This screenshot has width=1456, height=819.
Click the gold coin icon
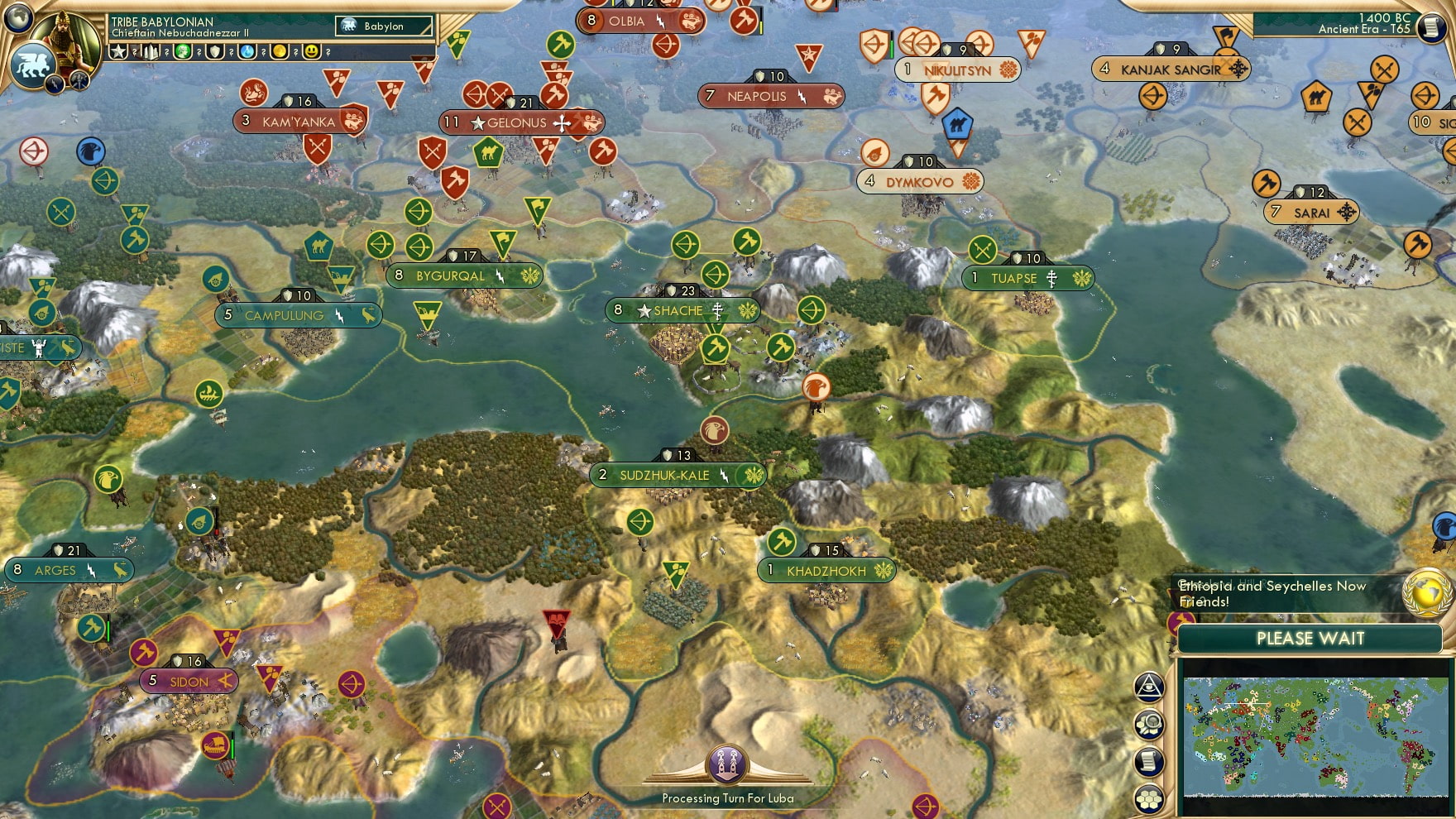(280, 51)
